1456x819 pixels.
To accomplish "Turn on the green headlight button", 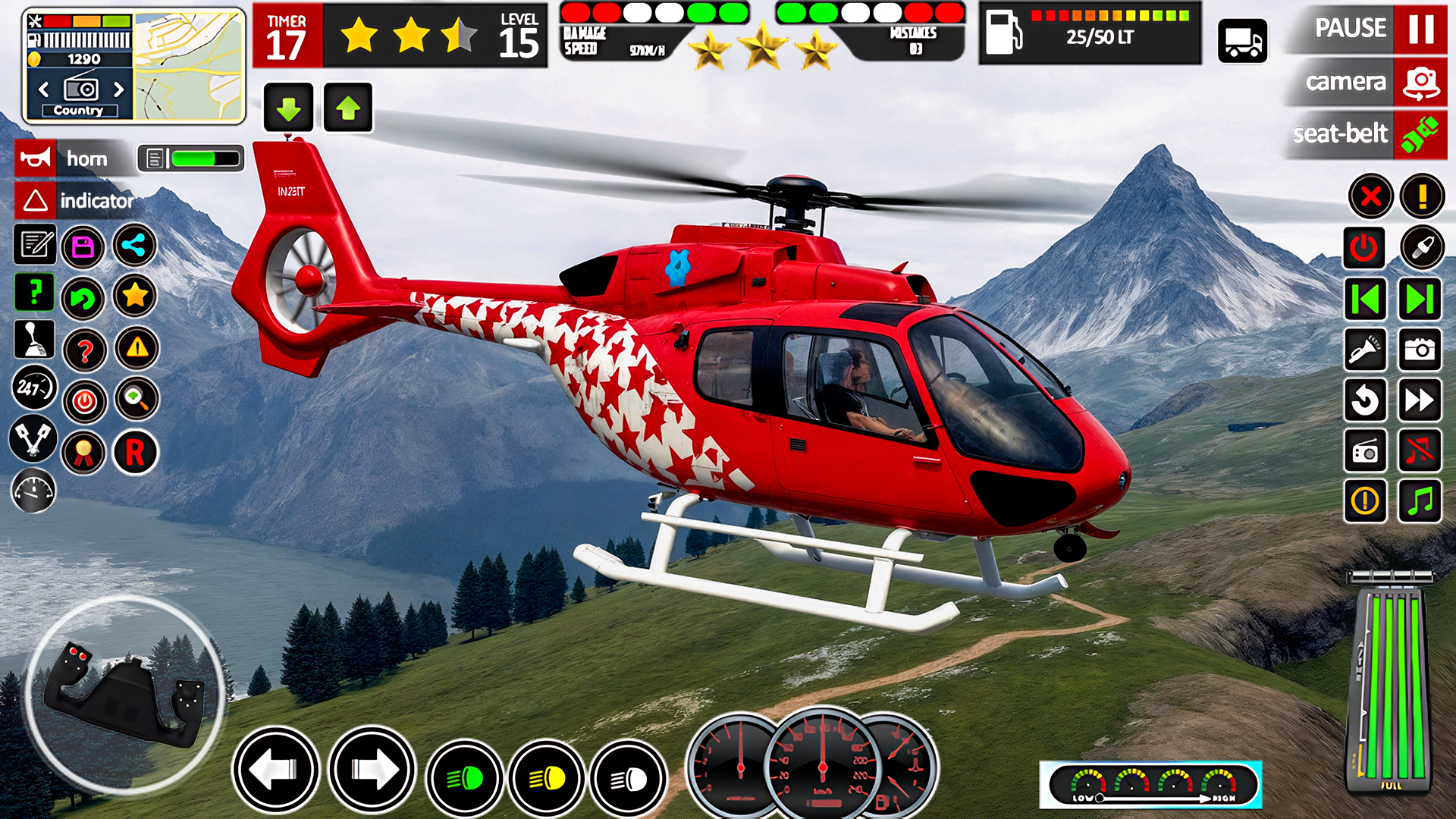I will 465,778.
